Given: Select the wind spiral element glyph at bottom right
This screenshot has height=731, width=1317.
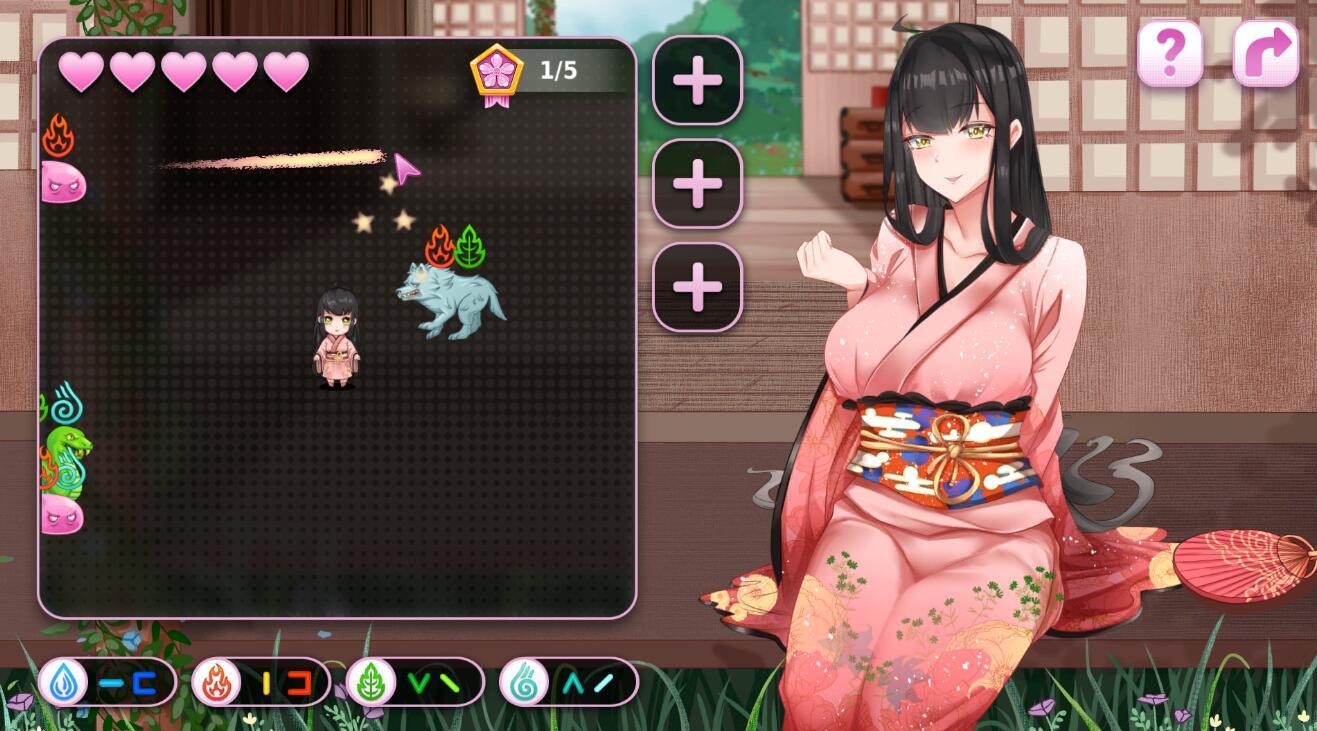Looking at the screenshot, I should (x=523, y=682).
